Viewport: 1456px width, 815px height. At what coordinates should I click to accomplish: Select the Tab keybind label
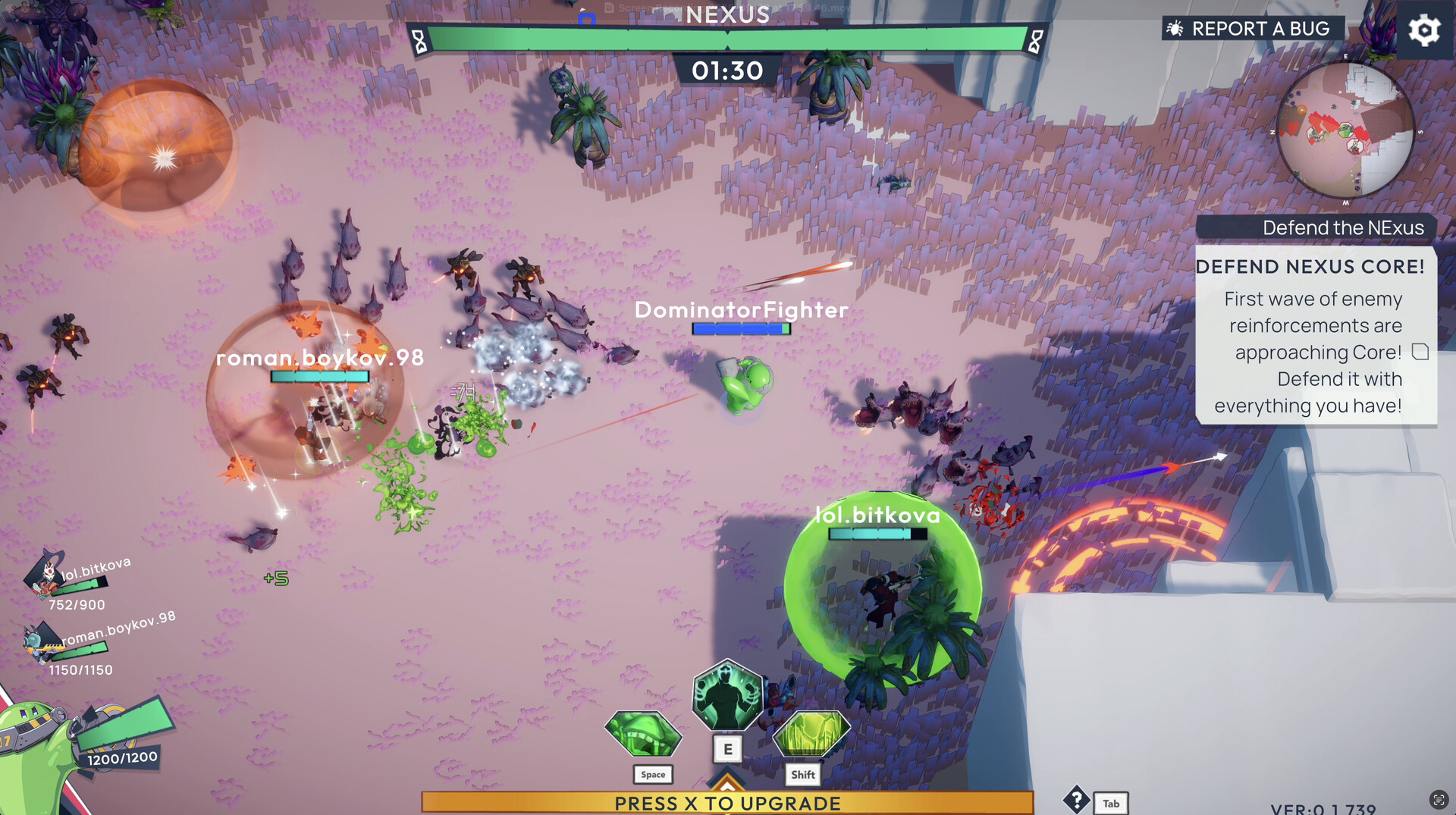tap(1110, 803)
